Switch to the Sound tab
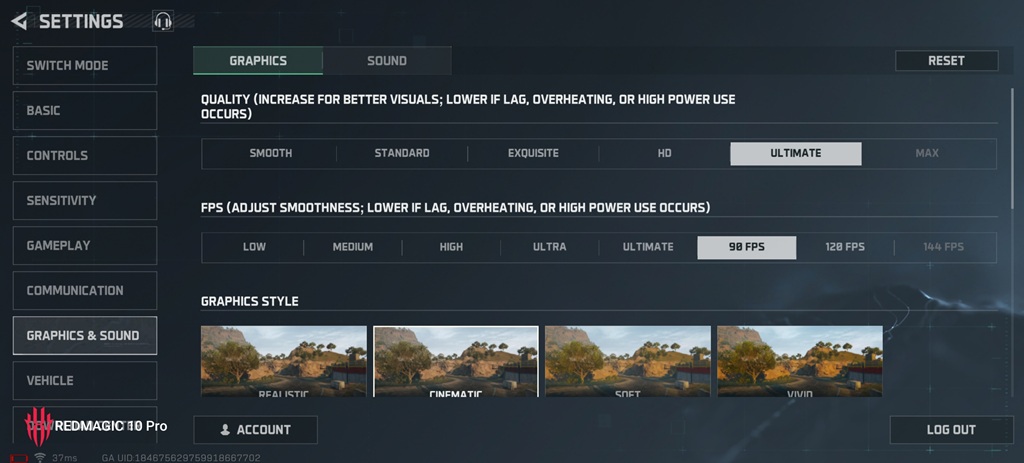This screenshot has width=1024, height=463. click(x=387, y=61)
